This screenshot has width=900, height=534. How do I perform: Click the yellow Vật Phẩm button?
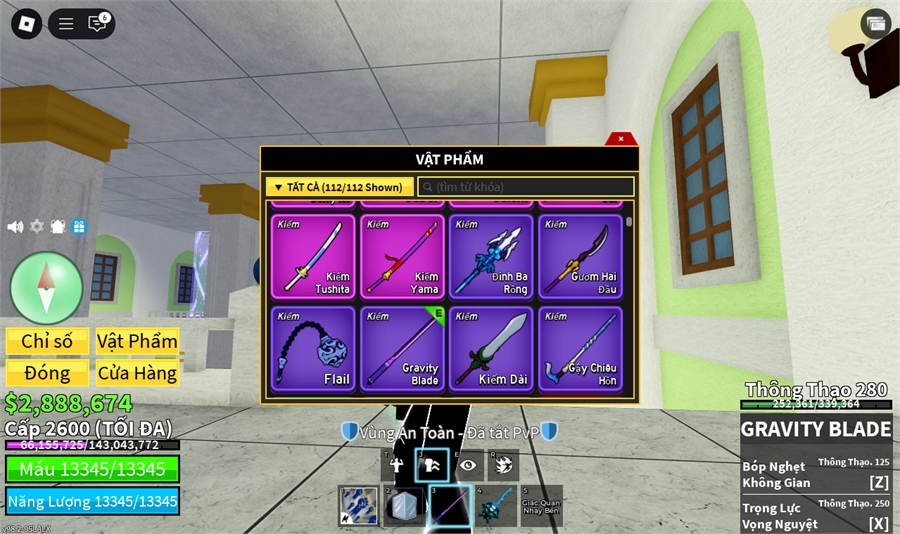pos(137,341)
